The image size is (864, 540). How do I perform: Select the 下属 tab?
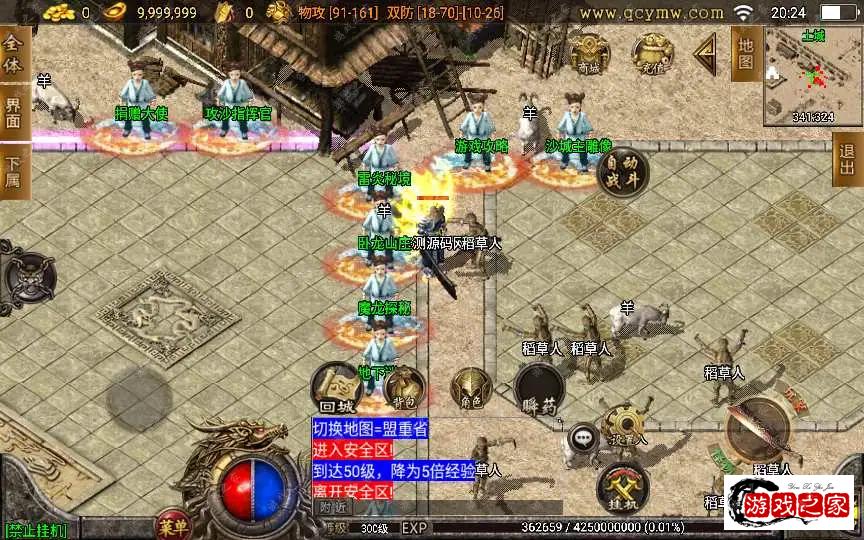point(13,172)
